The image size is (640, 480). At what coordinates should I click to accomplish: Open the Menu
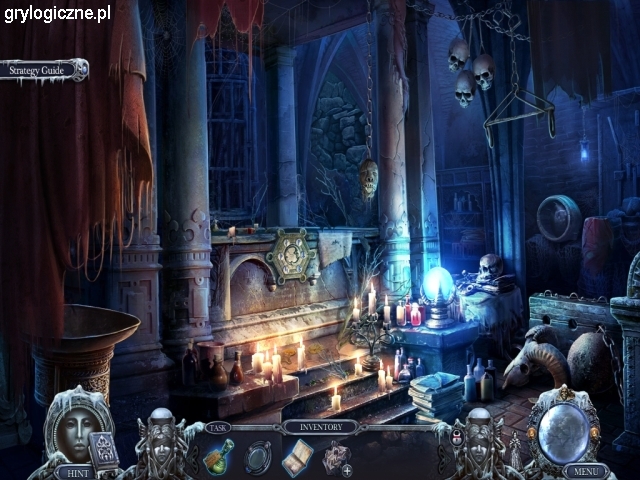585,470
